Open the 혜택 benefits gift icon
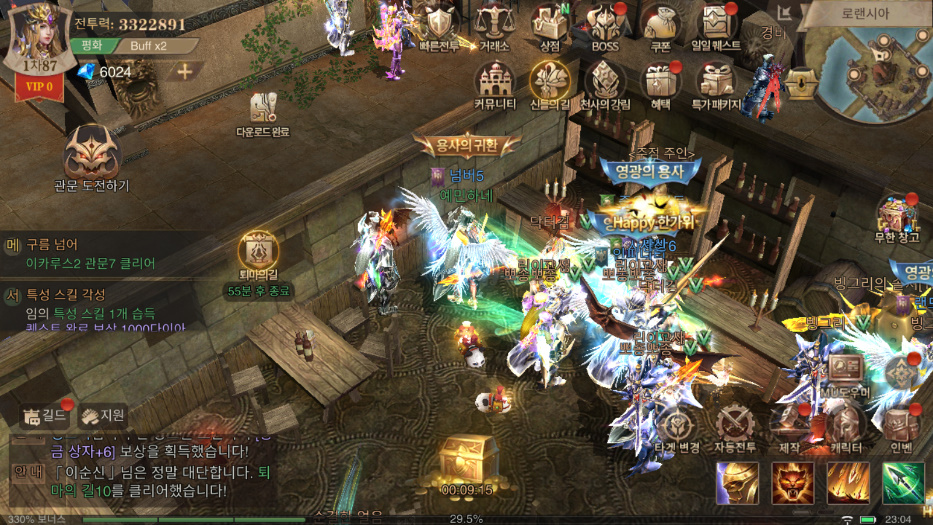 click(660, 83)
